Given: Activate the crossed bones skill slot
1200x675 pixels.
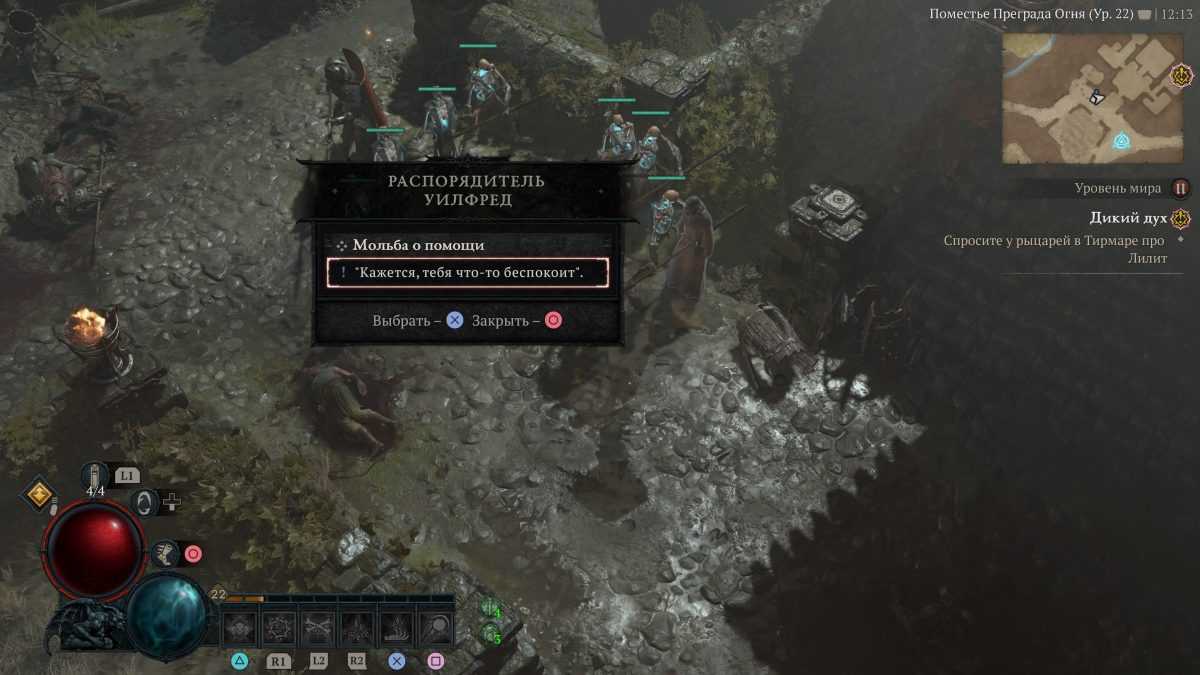Looking at the screenshot, I should tap(318, 628).
